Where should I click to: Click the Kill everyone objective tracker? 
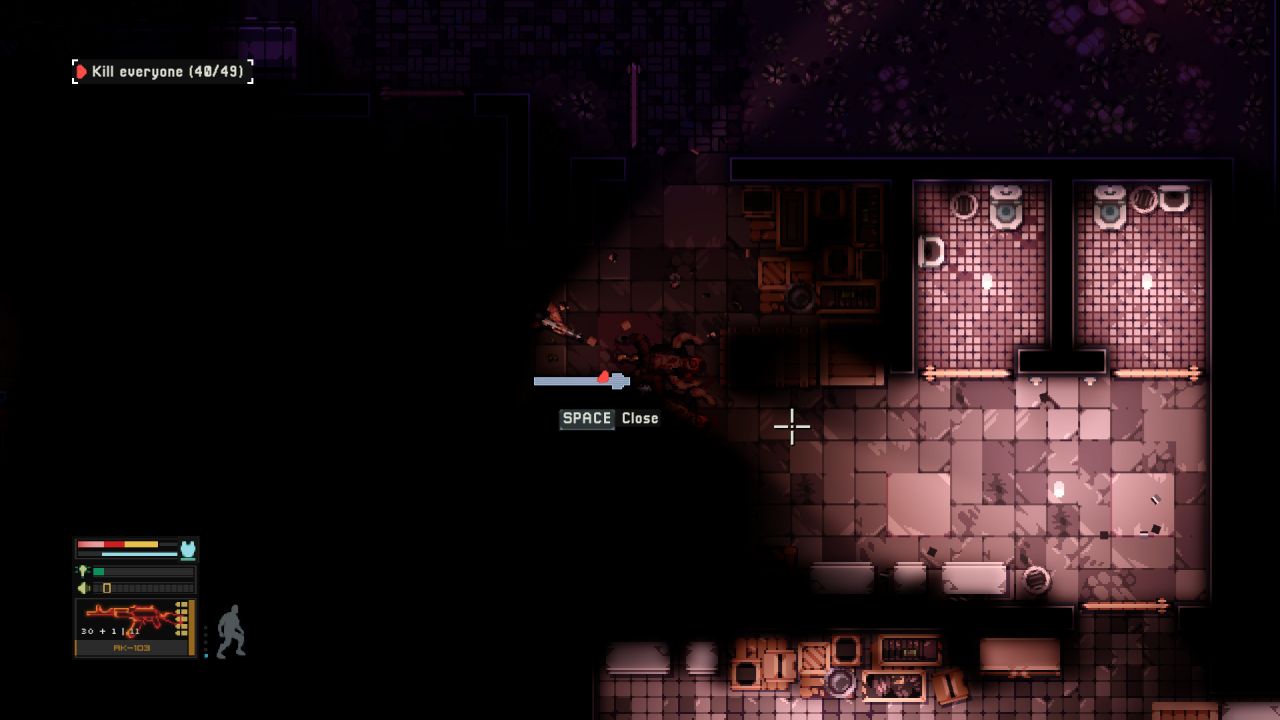click(x=162, y=72)
